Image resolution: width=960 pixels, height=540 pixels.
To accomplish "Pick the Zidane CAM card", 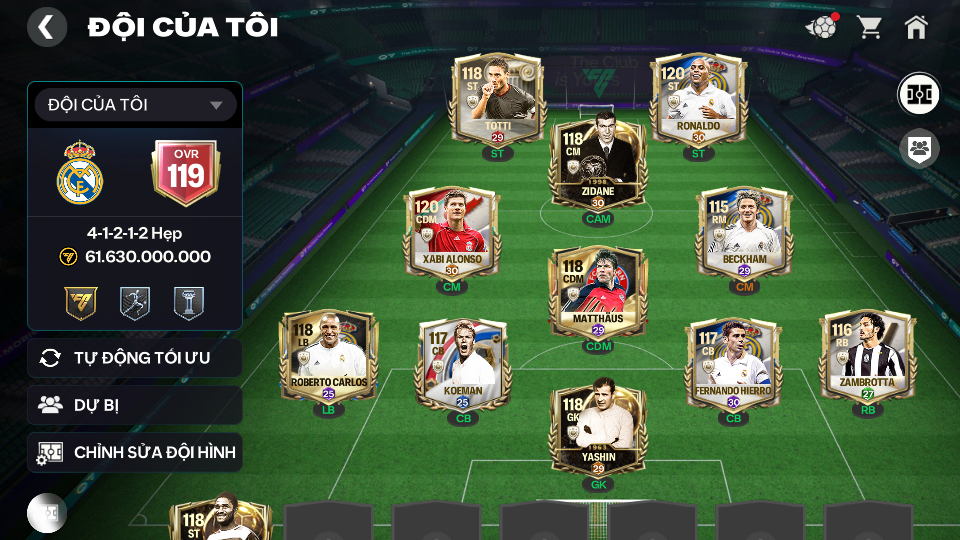I will [x=597, y=166].
